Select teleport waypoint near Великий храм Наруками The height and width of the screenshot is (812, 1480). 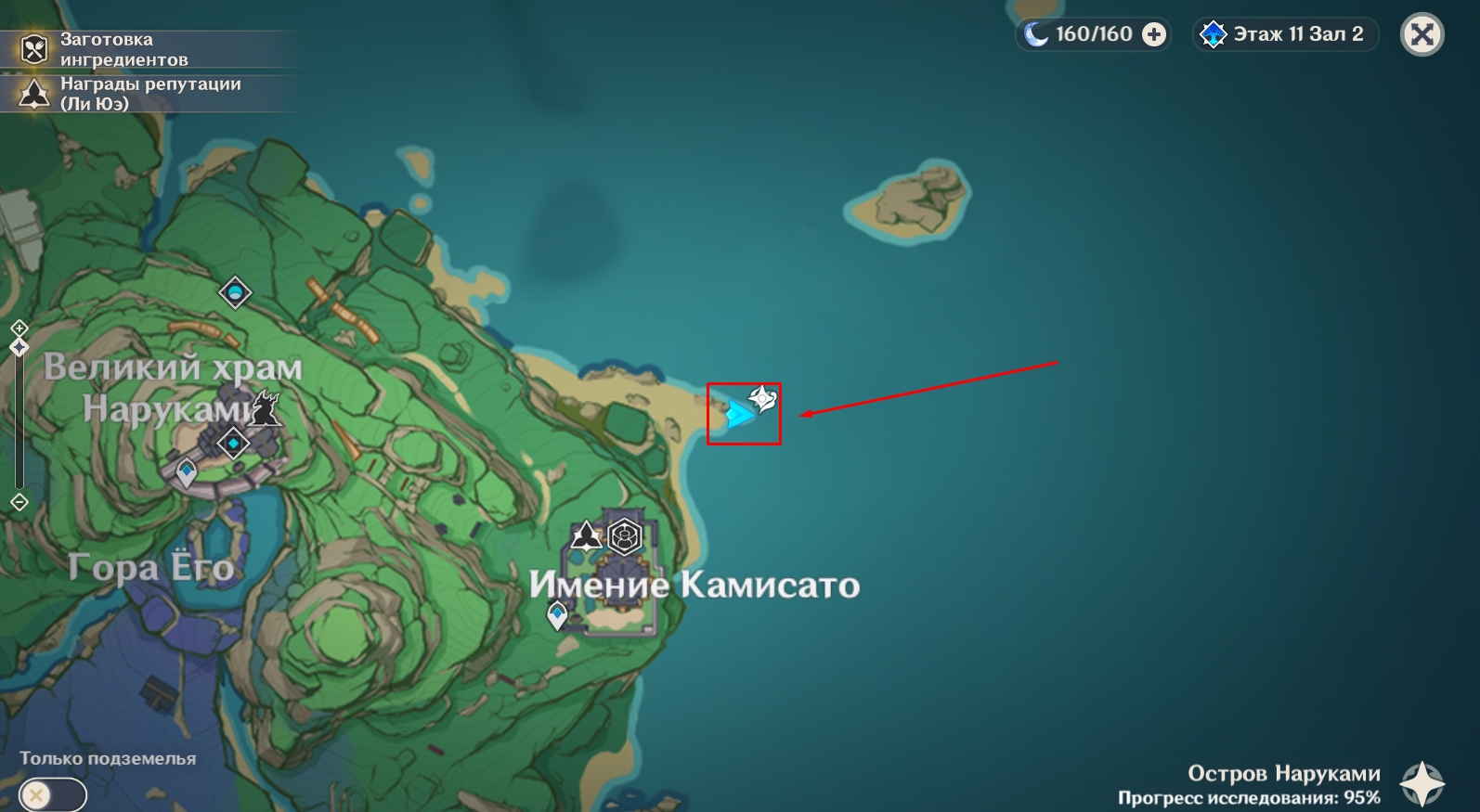coord(187,472)
